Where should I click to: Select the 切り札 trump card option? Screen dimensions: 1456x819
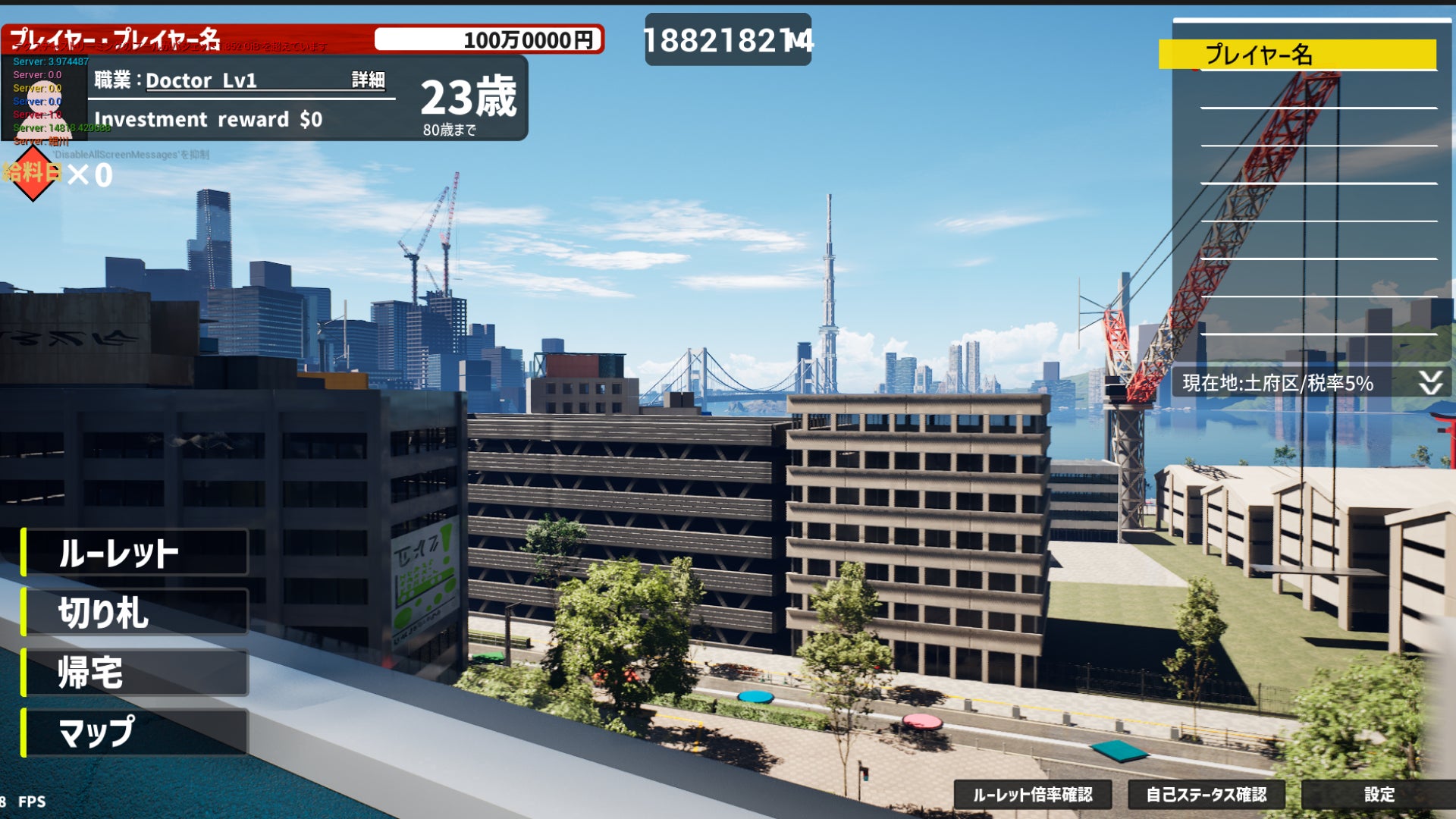[135, 613]
